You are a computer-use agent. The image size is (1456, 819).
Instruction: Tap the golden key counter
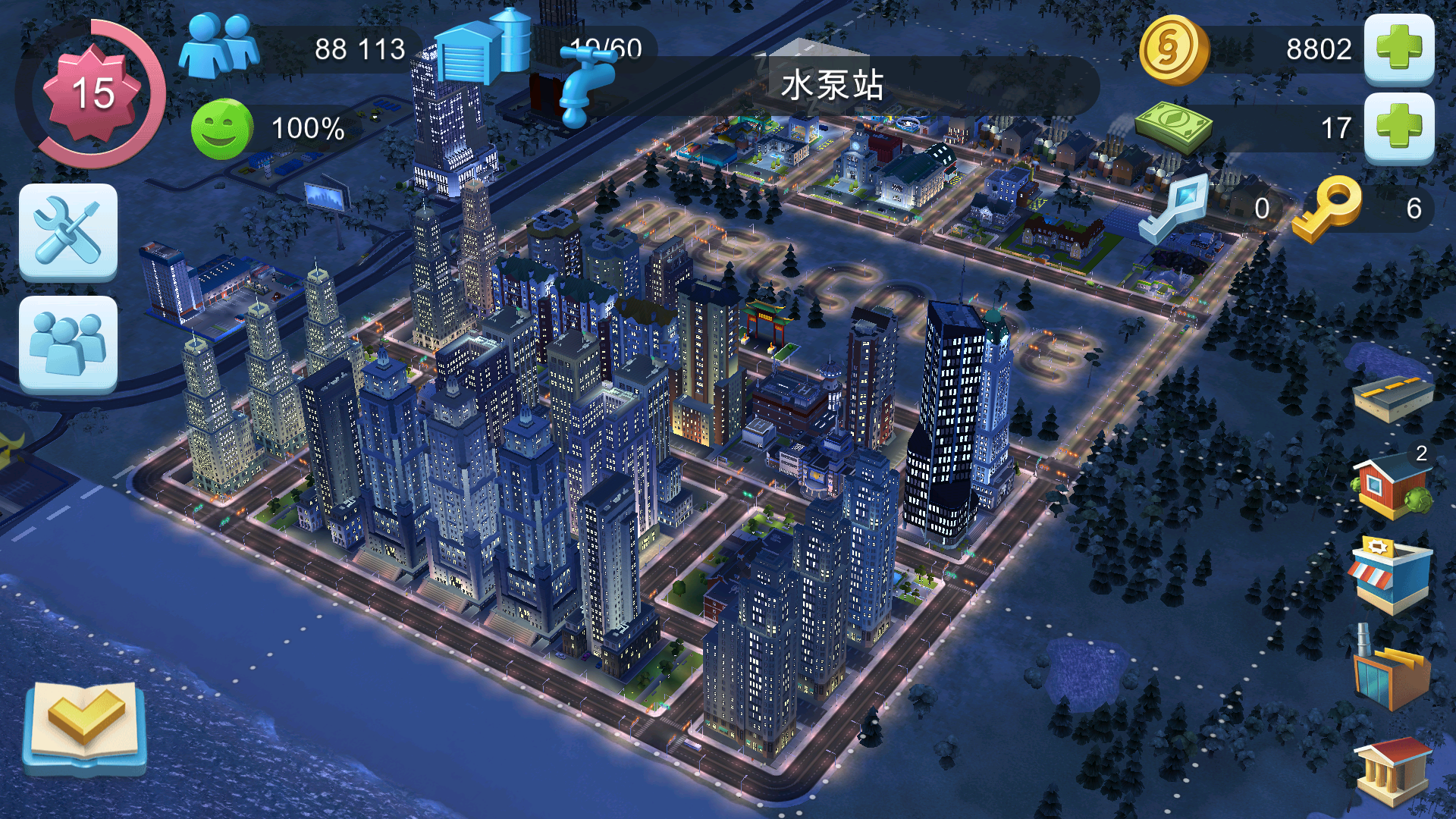(1329, 208)
